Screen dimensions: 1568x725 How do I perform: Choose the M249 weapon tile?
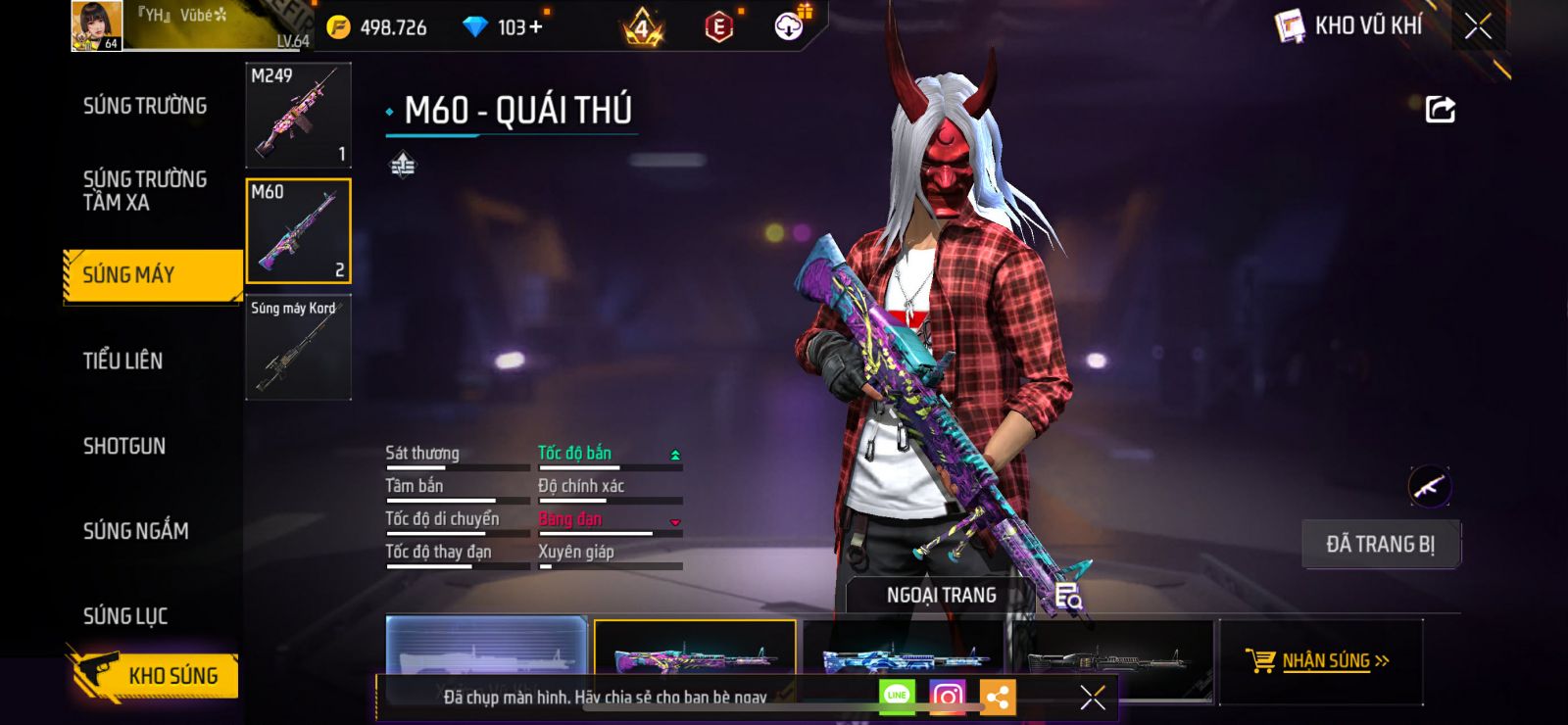pos(298,116)
